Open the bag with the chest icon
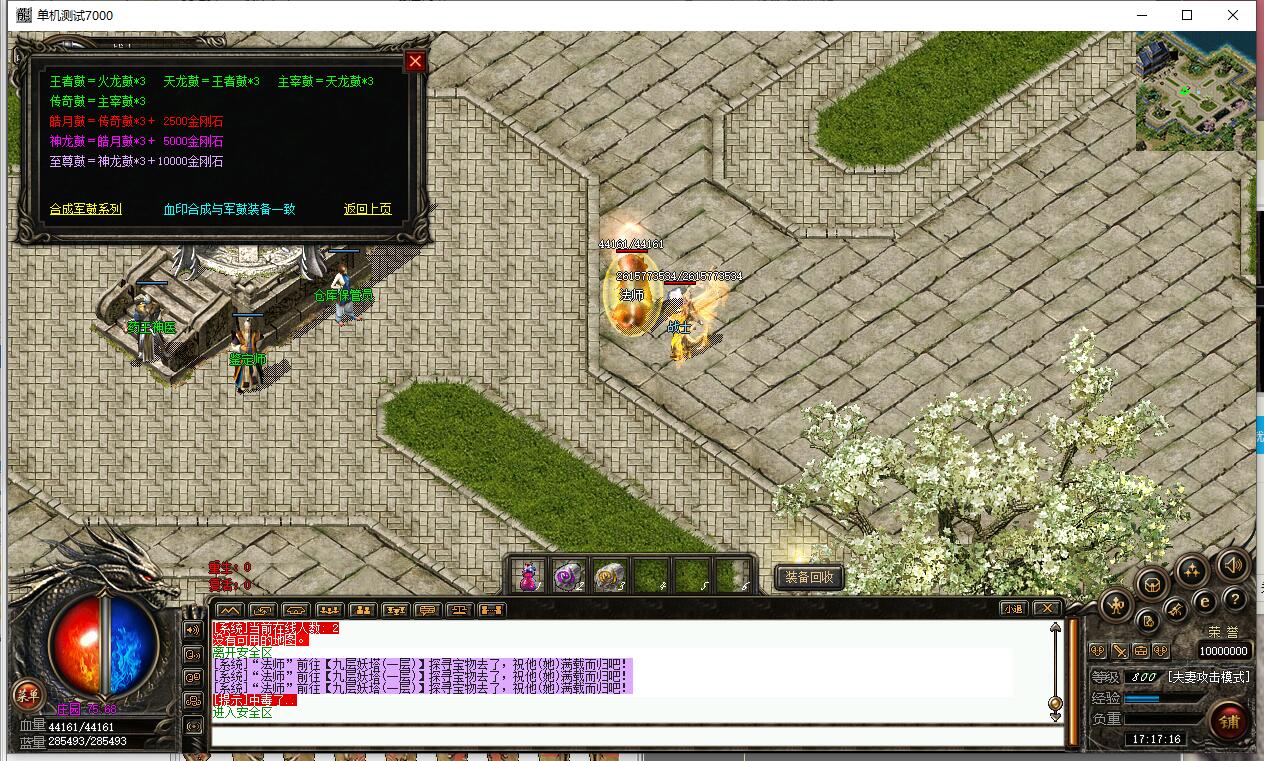 coord(1152,583)
